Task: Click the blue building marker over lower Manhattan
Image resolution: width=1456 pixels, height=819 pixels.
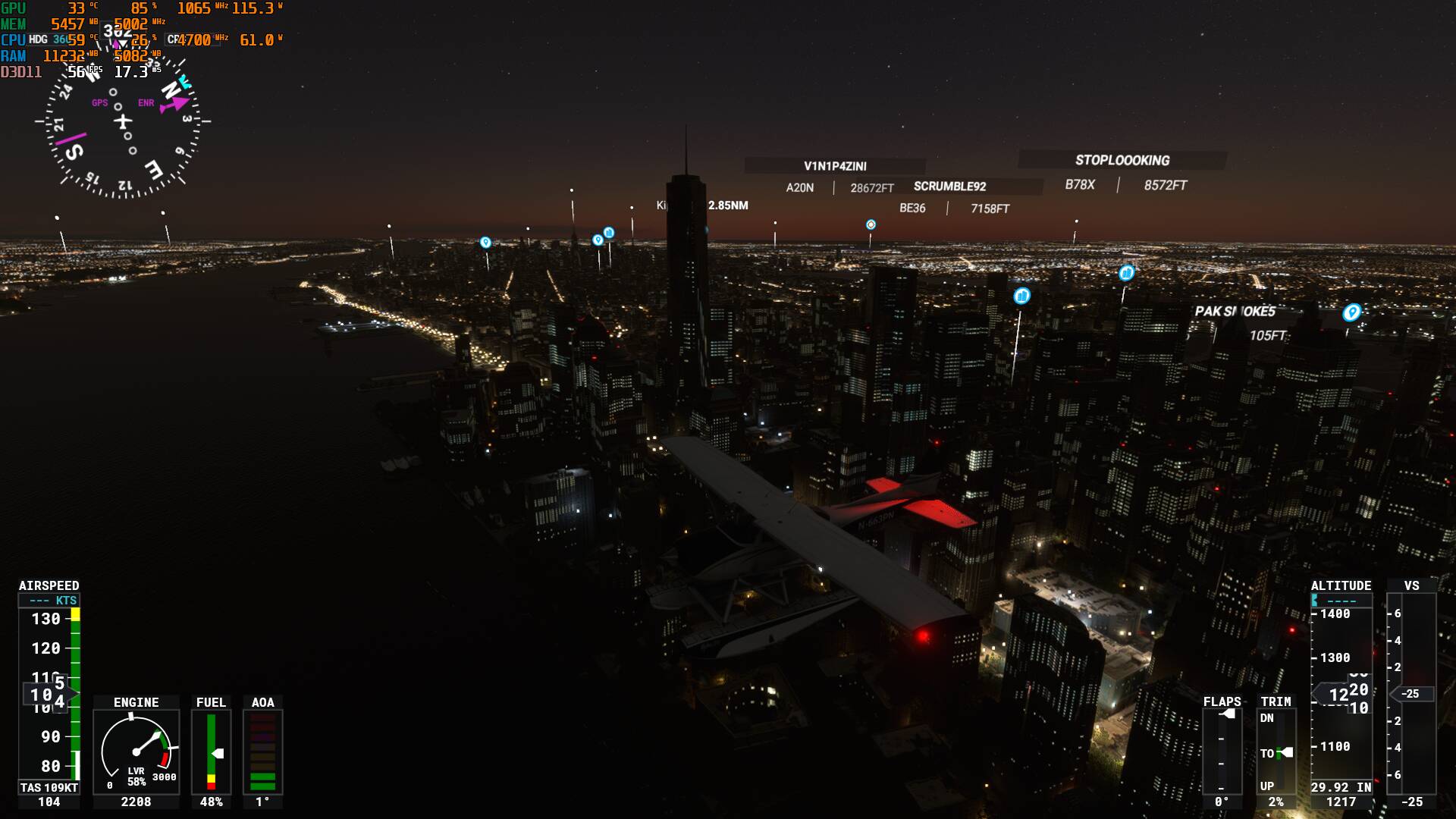Action: point(1021,297)
